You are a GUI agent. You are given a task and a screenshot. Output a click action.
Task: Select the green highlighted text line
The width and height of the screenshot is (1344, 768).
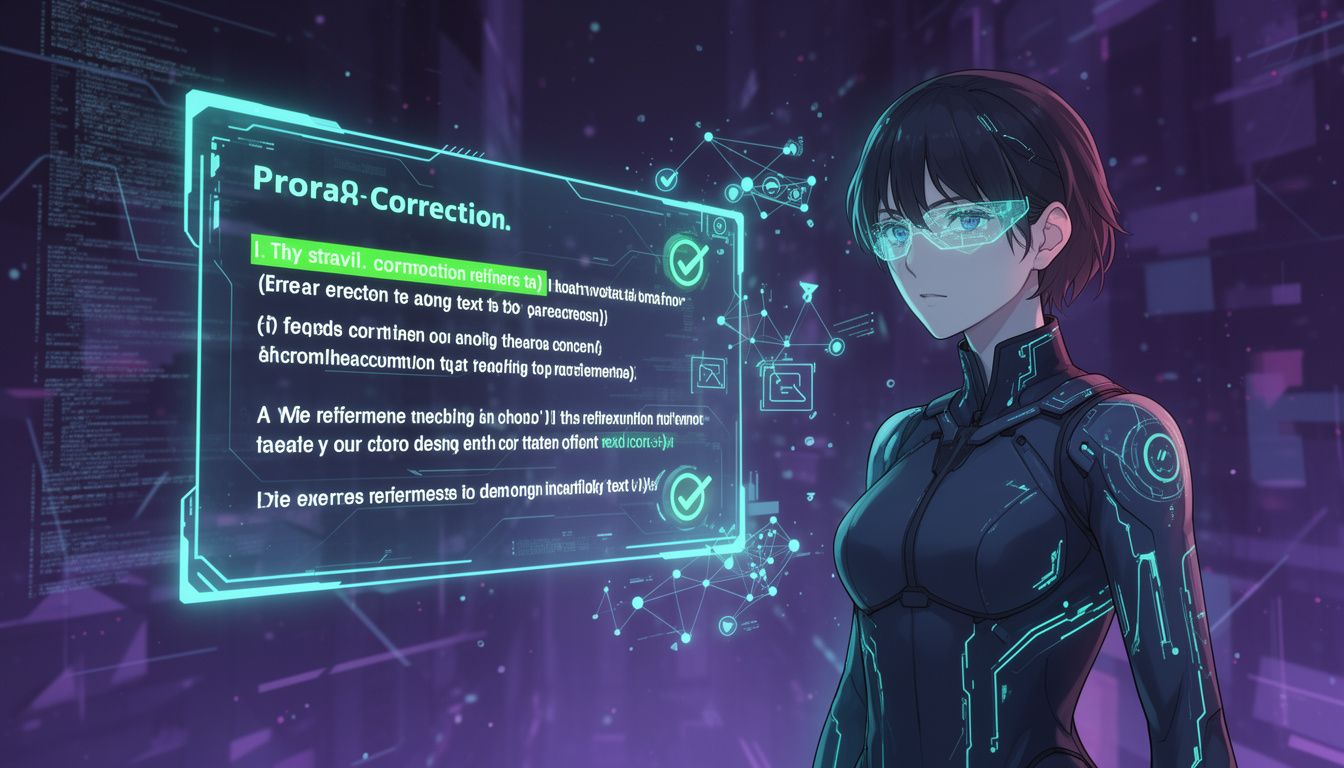(395, 269)
